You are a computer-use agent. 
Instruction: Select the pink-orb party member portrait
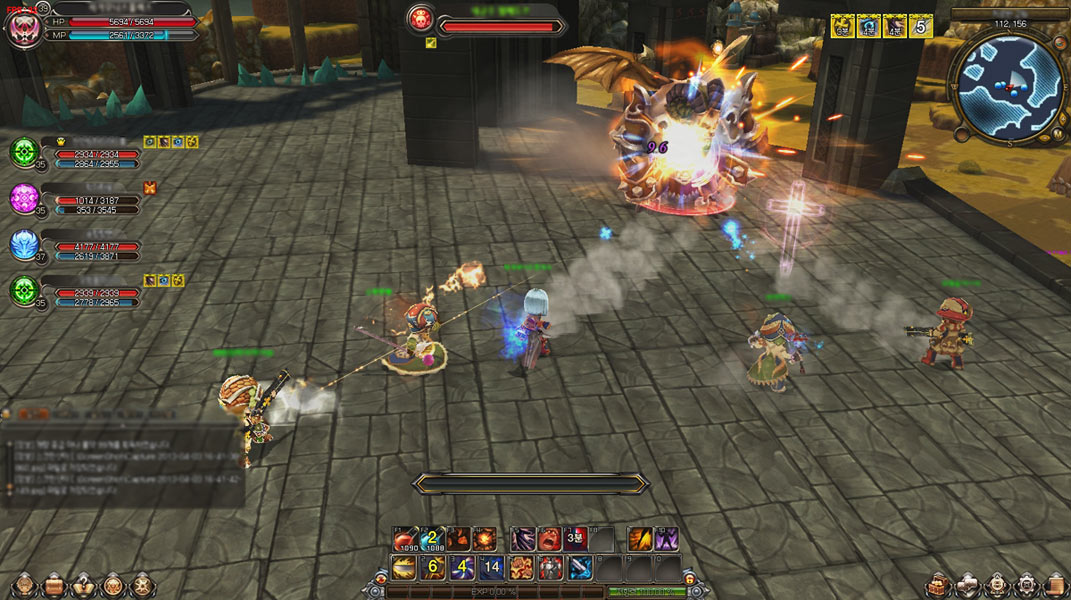pos(24,198)
